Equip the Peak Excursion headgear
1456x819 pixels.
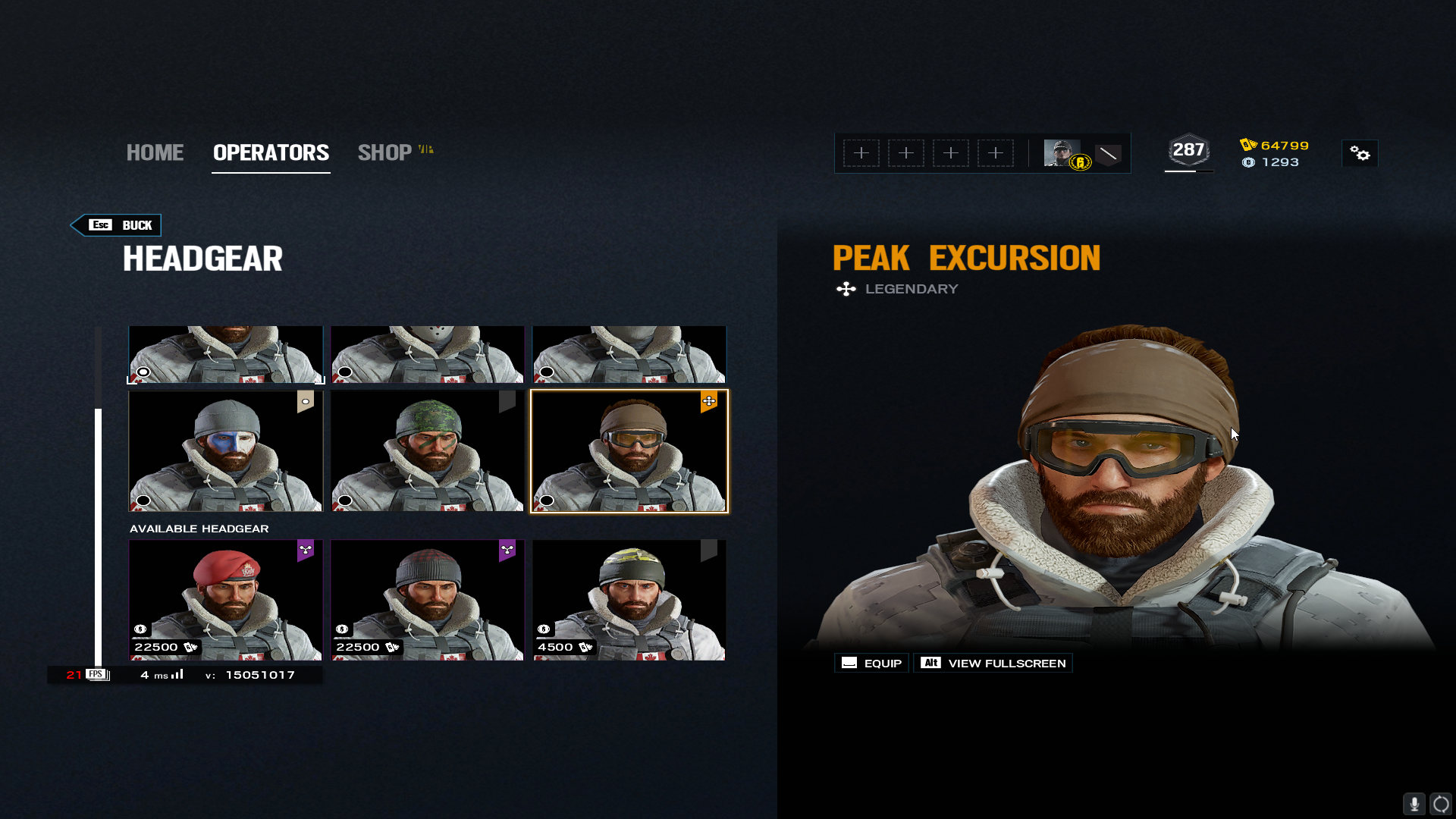tap(872, 664)
